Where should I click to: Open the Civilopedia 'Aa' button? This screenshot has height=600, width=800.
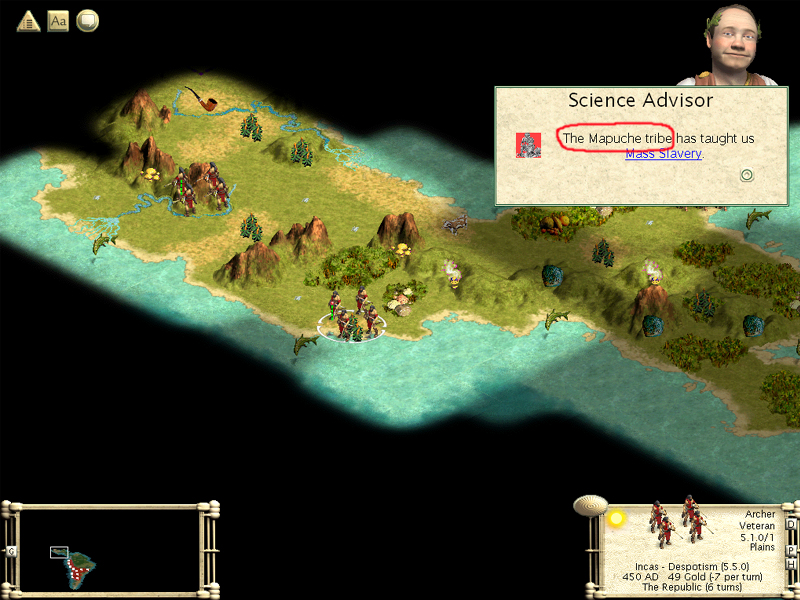coord(58,20)
